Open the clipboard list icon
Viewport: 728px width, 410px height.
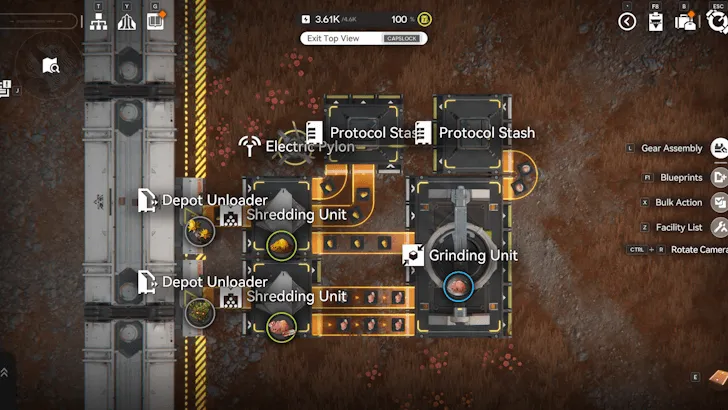point(656,21)
